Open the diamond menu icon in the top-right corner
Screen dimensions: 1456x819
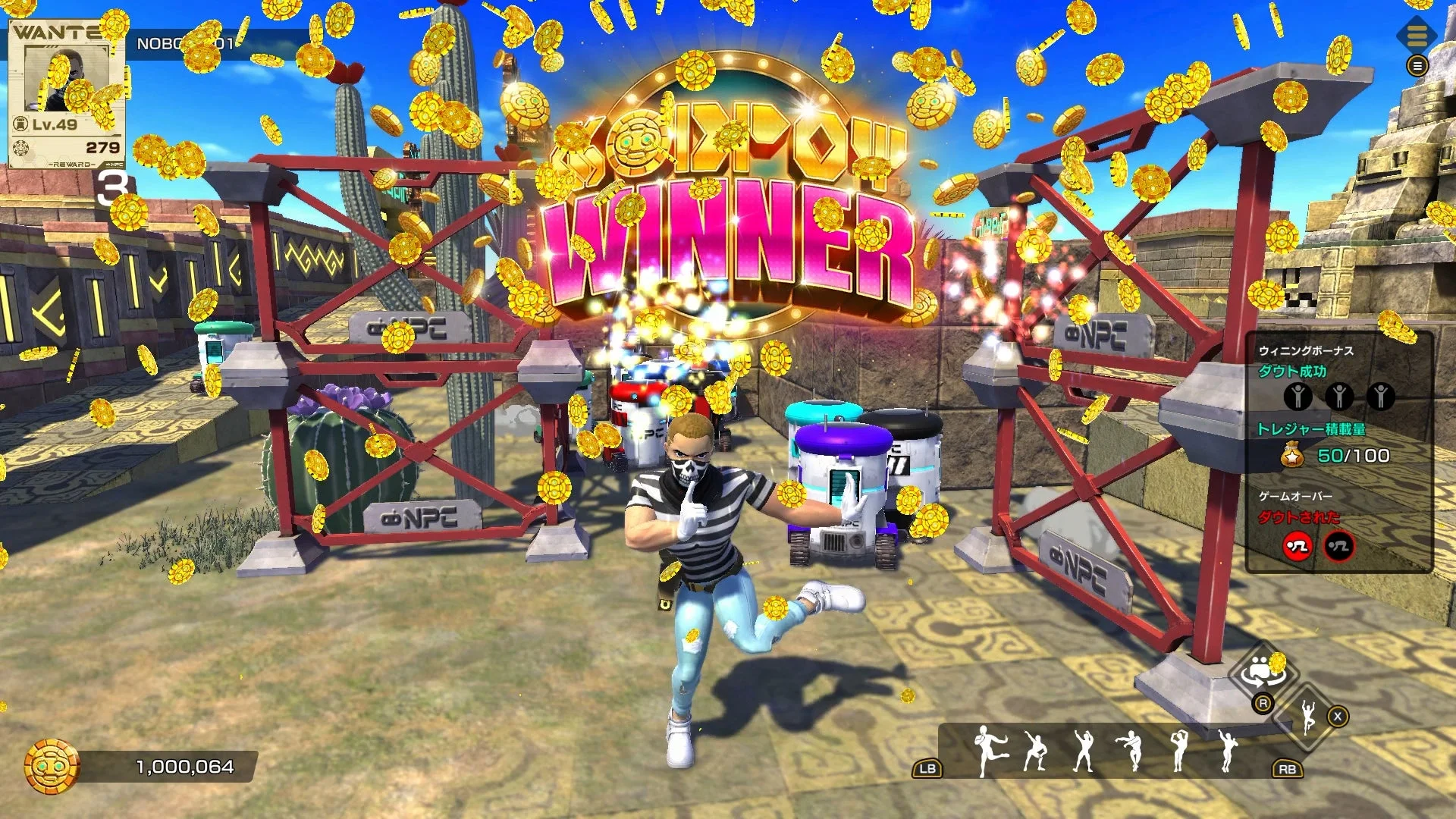[x=1417, y=35]
